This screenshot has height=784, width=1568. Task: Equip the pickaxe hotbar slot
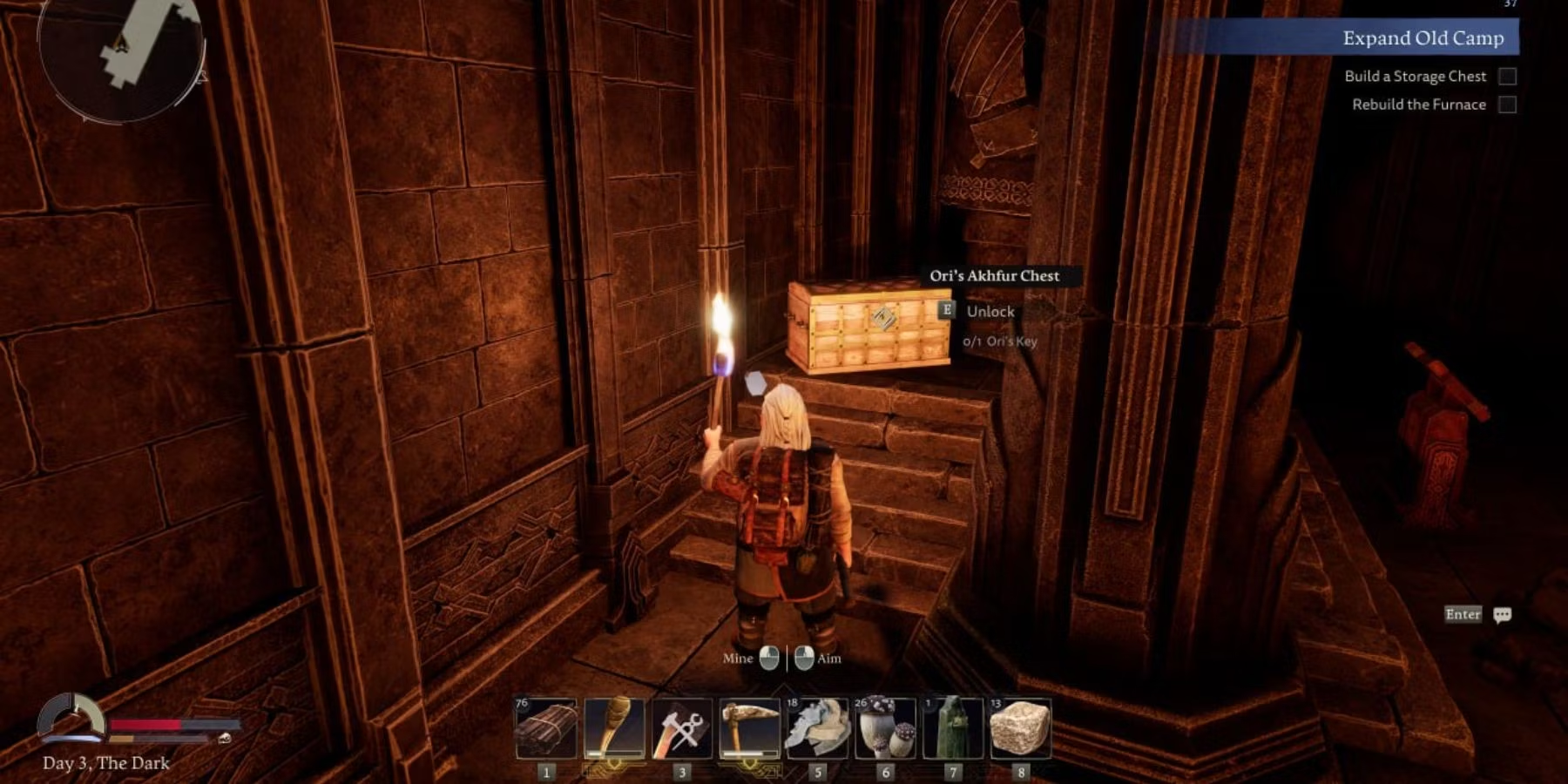[x=750, y=728]
